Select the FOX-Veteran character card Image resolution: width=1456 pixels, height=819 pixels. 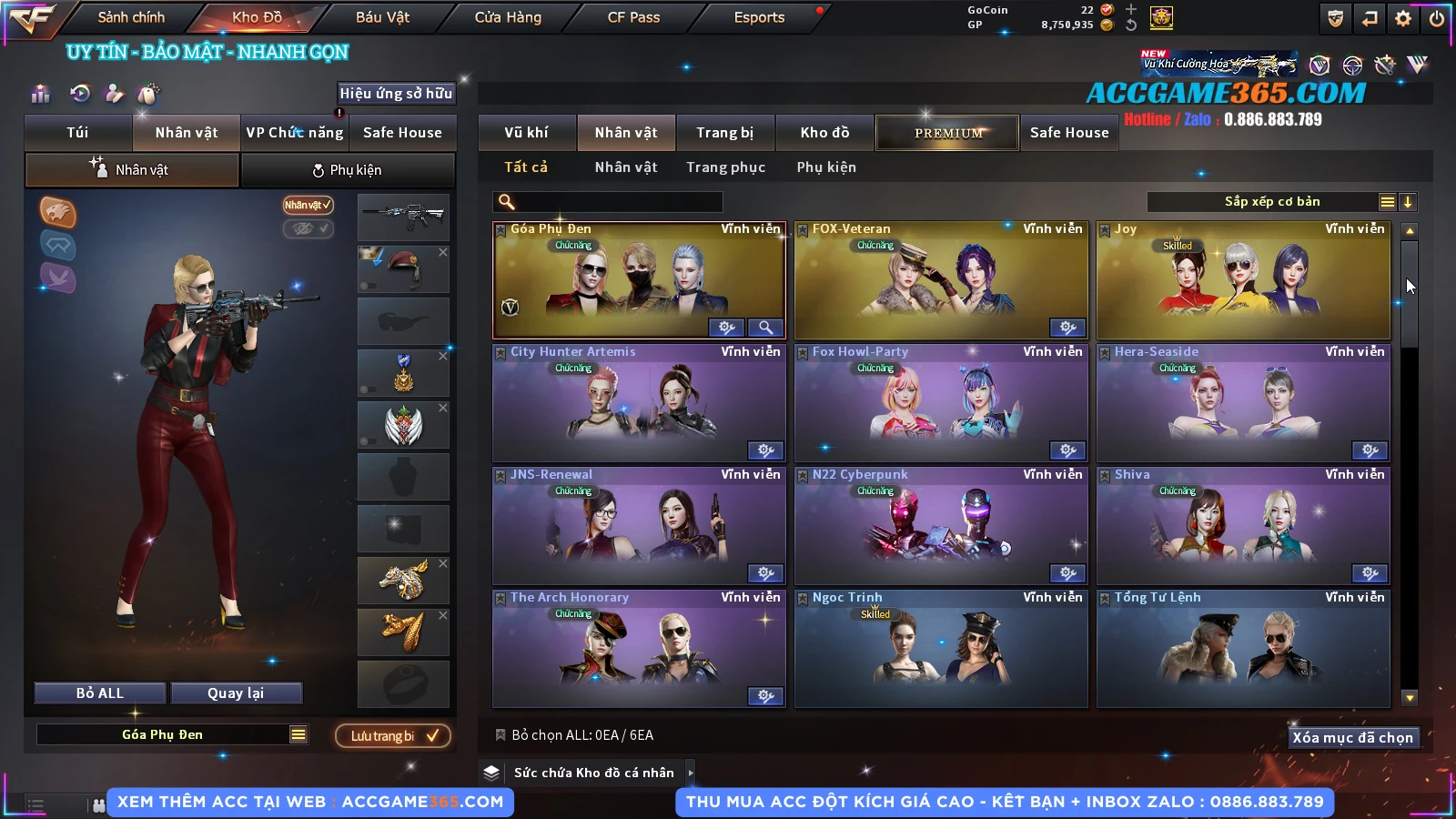click(941, 280)
